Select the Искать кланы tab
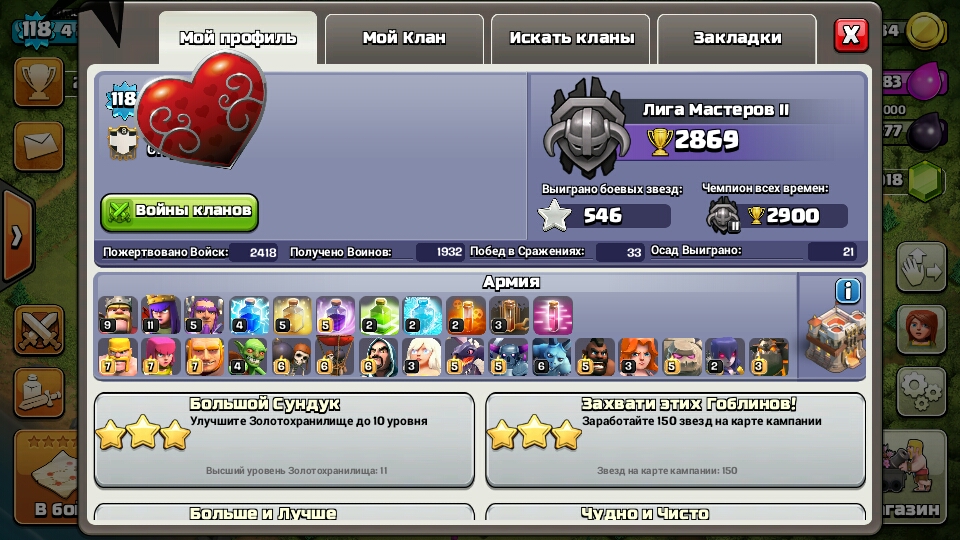 (x=571, y=38)
